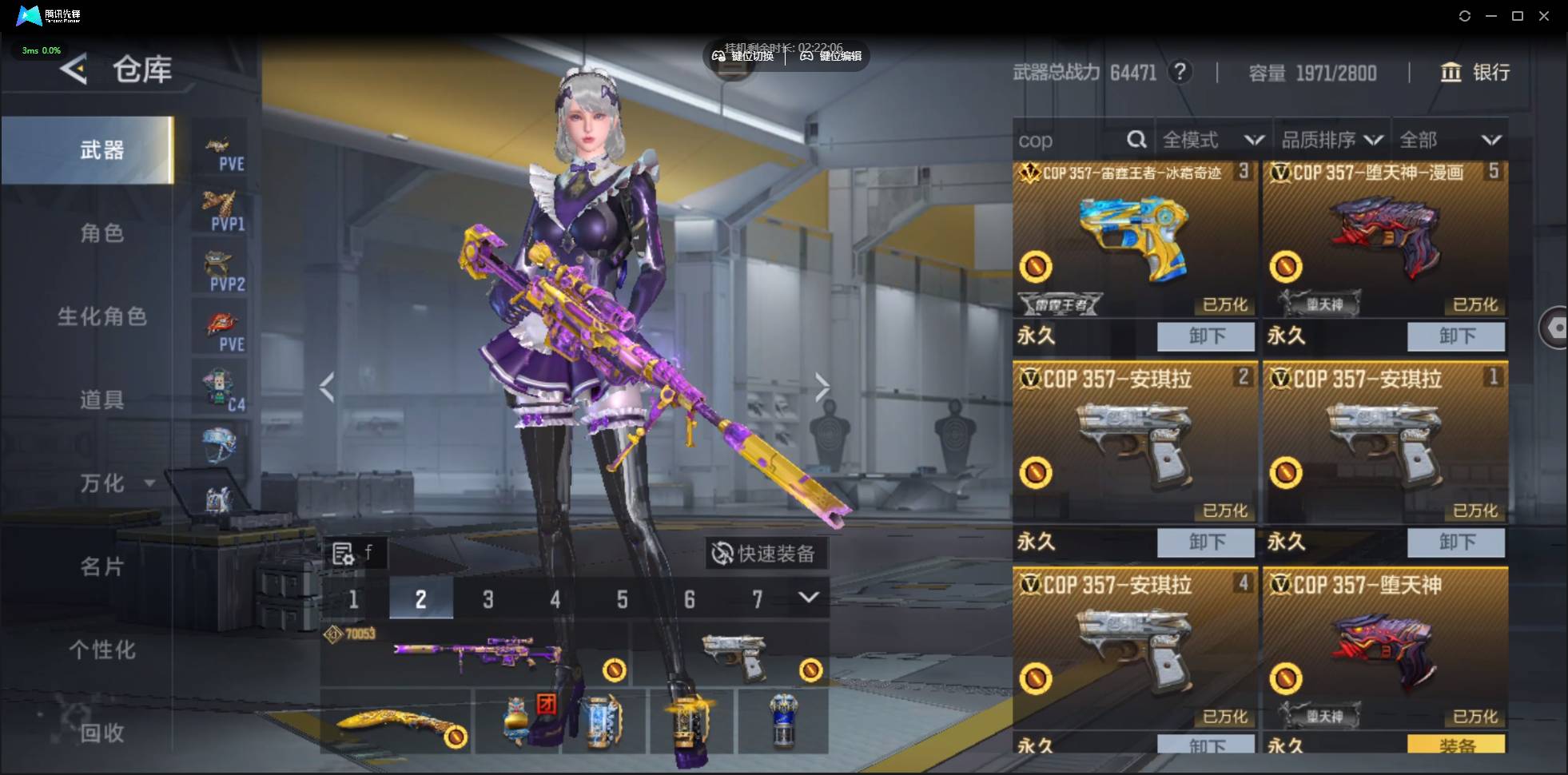Screen dimensions: 1568x775
Task: Open 快速装备 quick equip
Action: pos(765,554)
